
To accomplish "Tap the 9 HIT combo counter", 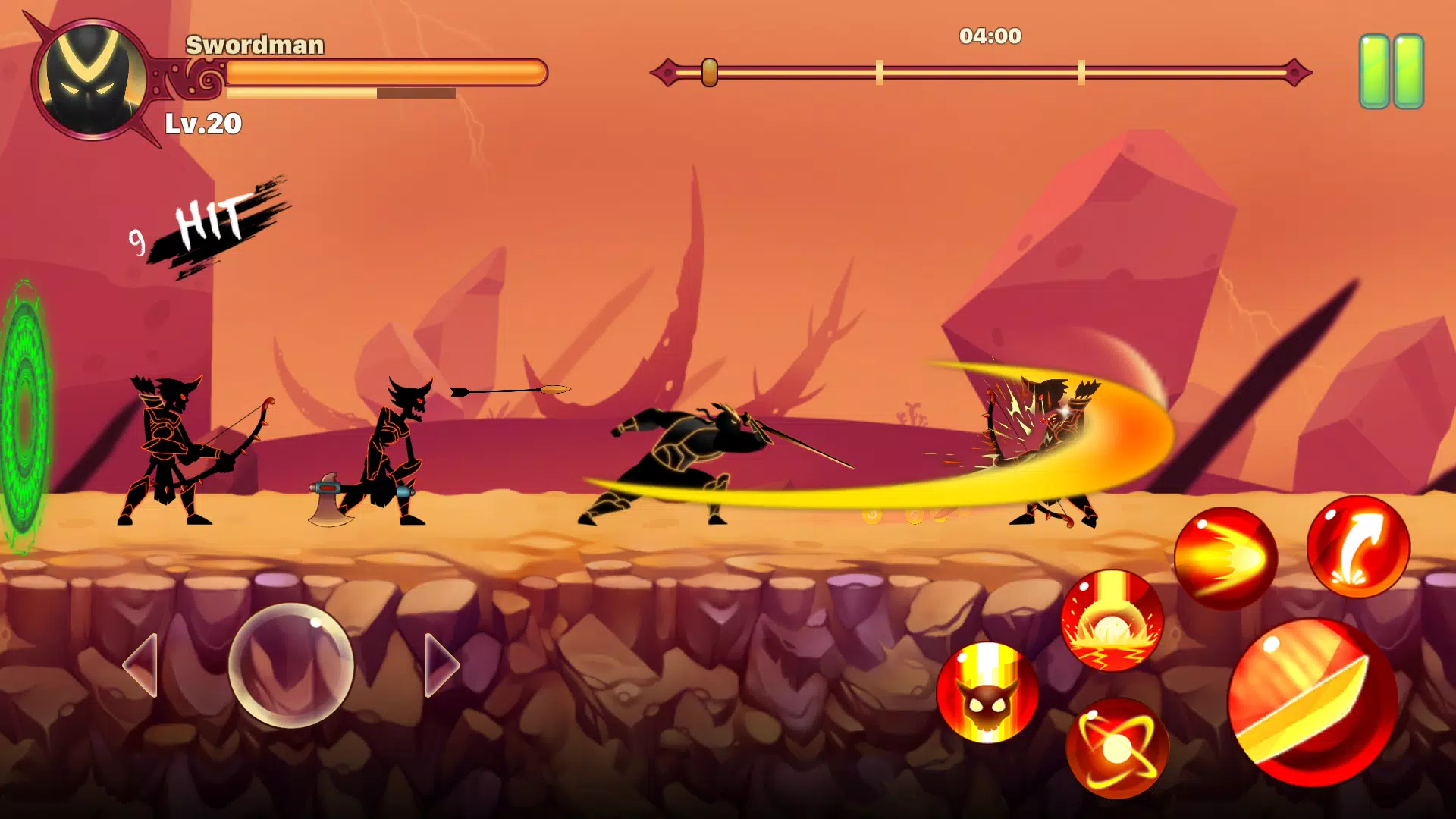I will [x=205, y=224].
